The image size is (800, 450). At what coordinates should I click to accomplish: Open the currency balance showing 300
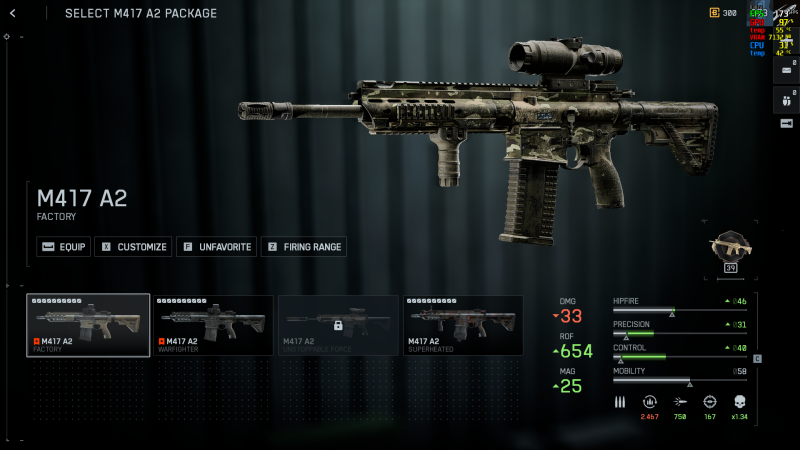723,13
